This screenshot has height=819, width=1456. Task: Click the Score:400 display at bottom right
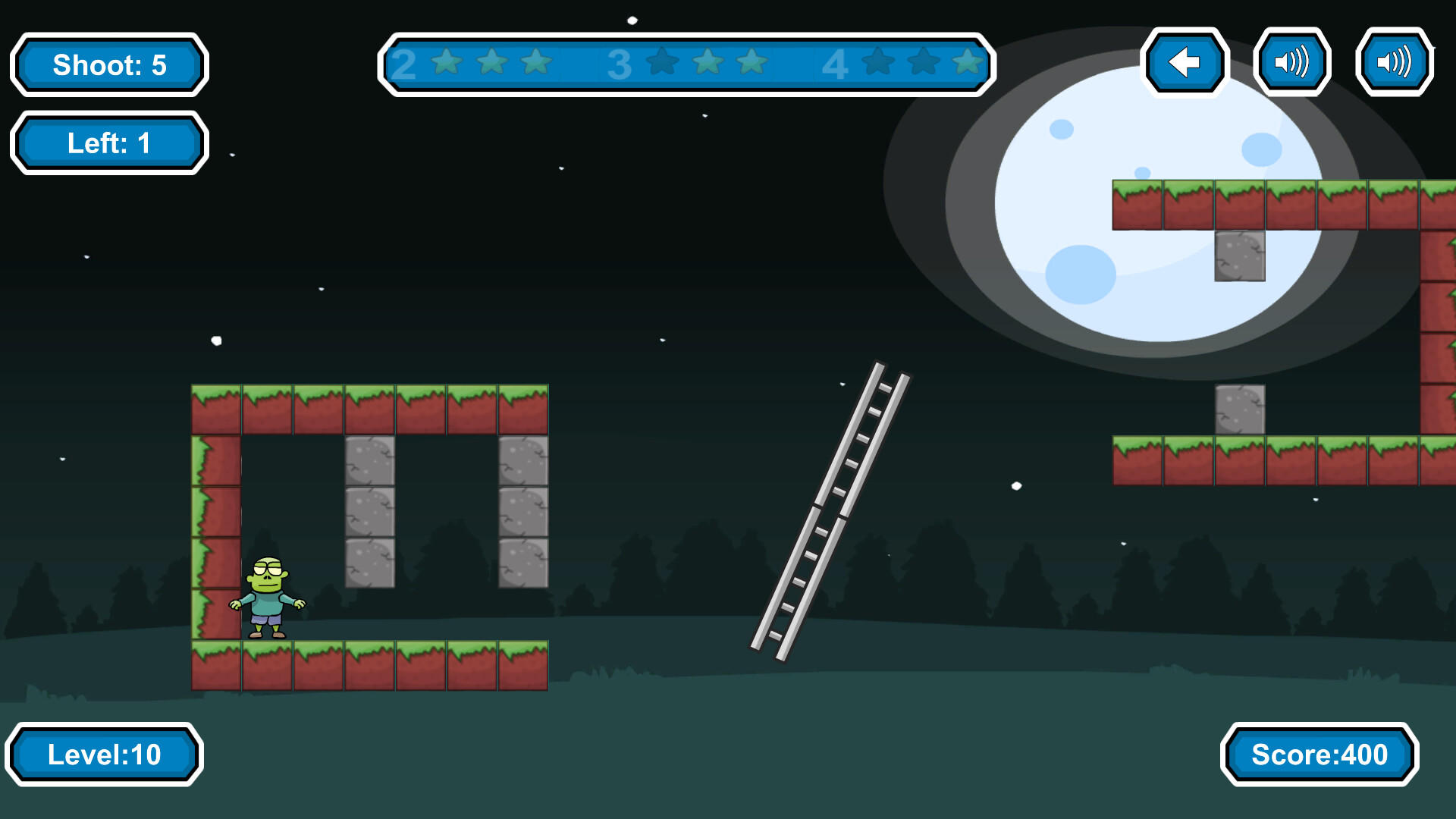click(1319, 755)
